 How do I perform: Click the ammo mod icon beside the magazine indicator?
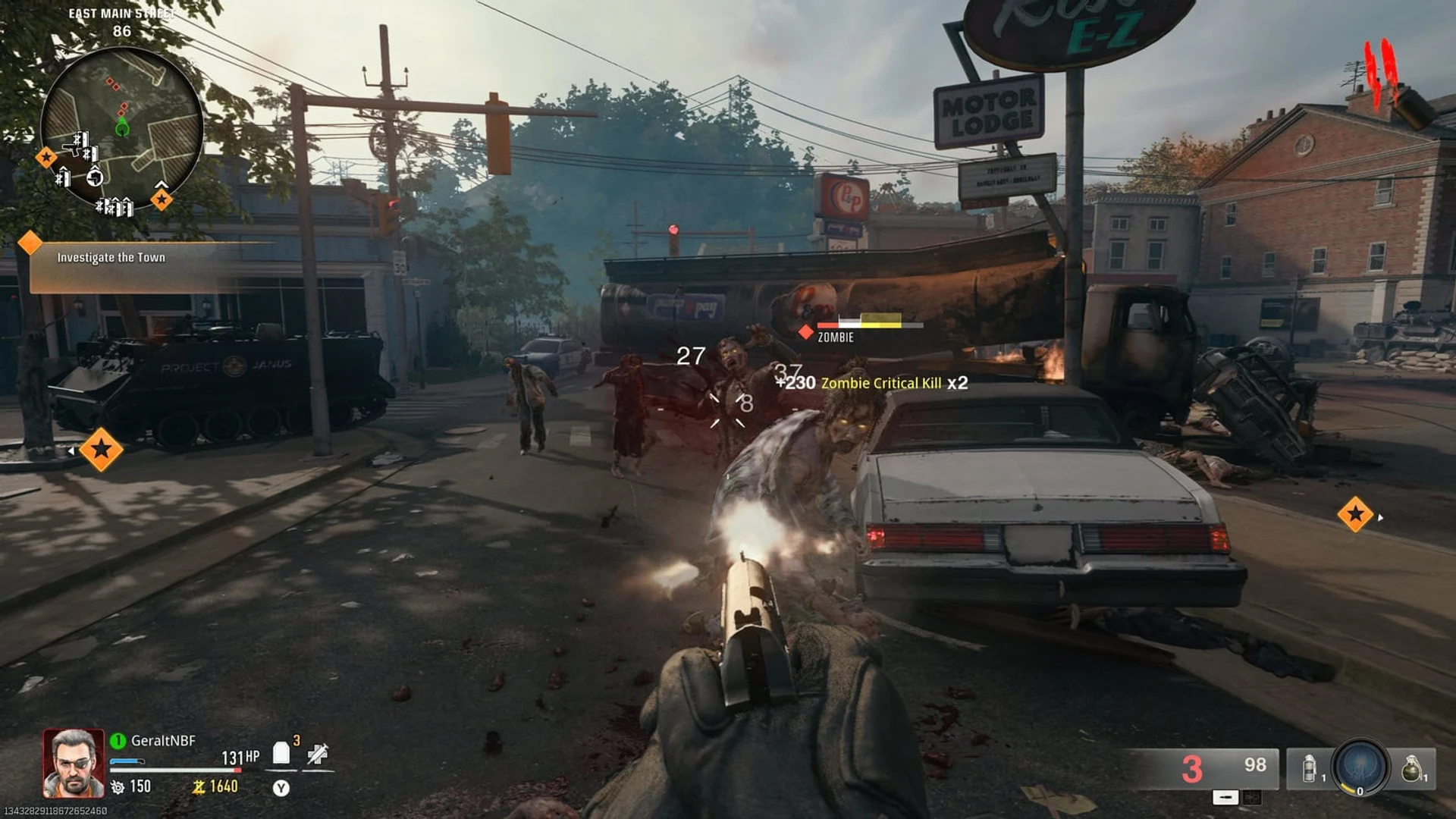(1252, 798)
